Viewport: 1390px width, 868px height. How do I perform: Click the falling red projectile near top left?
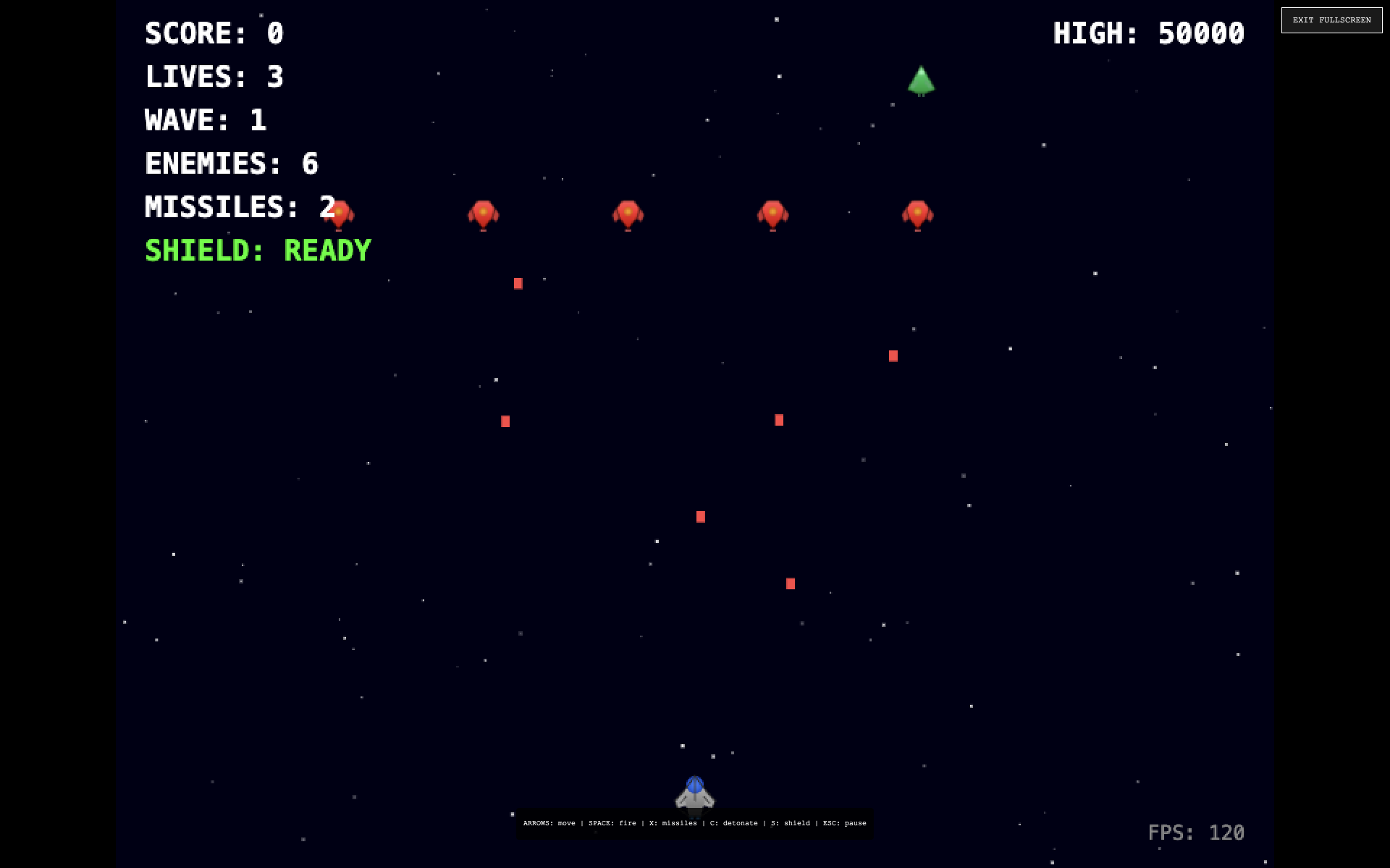518,283
